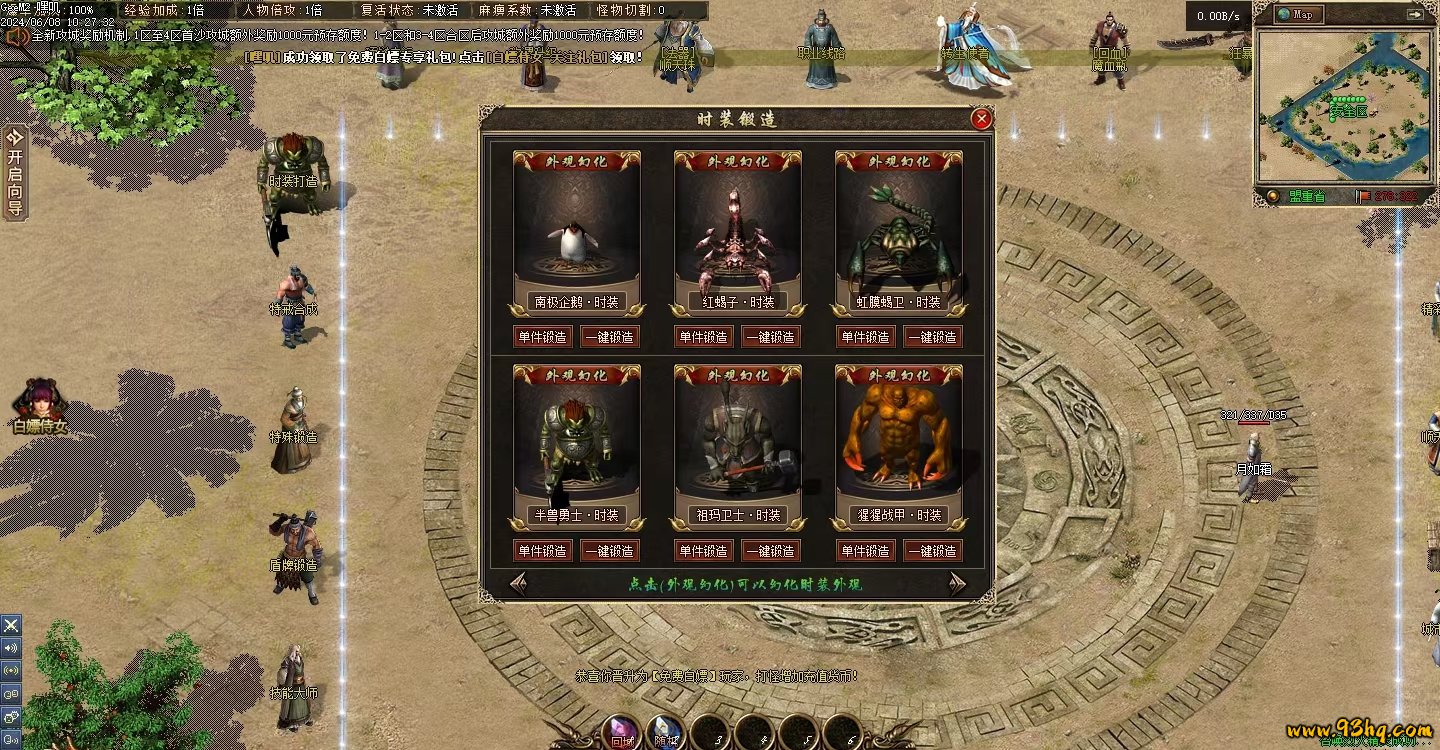
Task: Click 一键锻造 under 南极企鹅 costume
Action: (610, 337)
